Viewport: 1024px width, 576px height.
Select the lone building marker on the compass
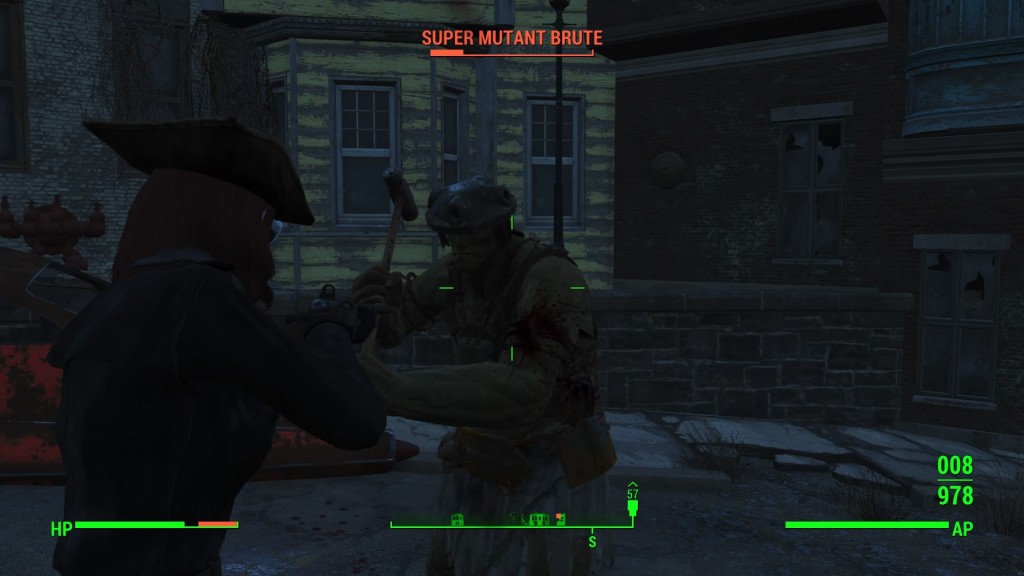(457, 518)
